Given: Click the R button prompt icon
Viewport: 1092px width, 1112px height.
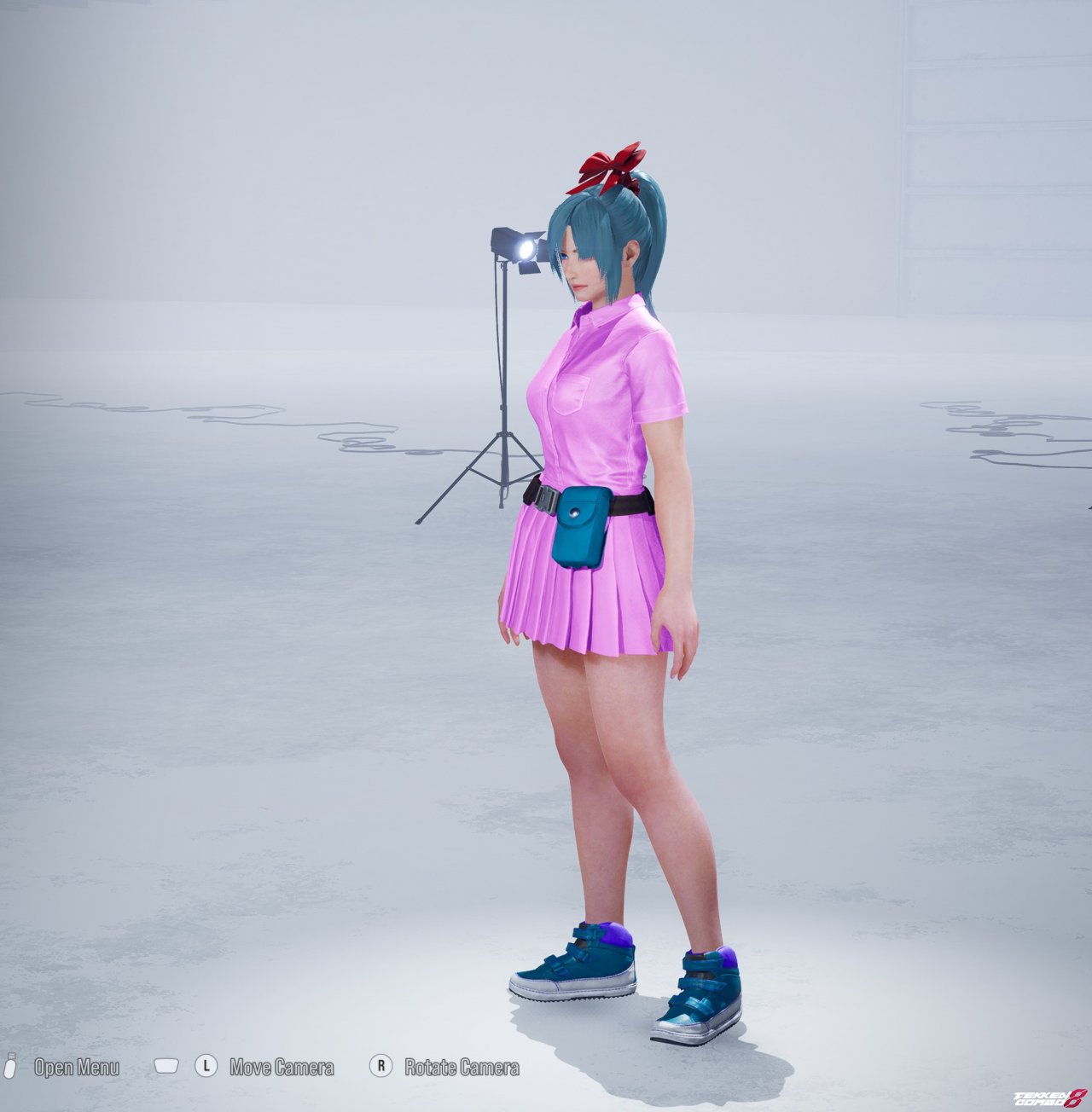Looking at the screenshot, I should tap(380, 1065).
